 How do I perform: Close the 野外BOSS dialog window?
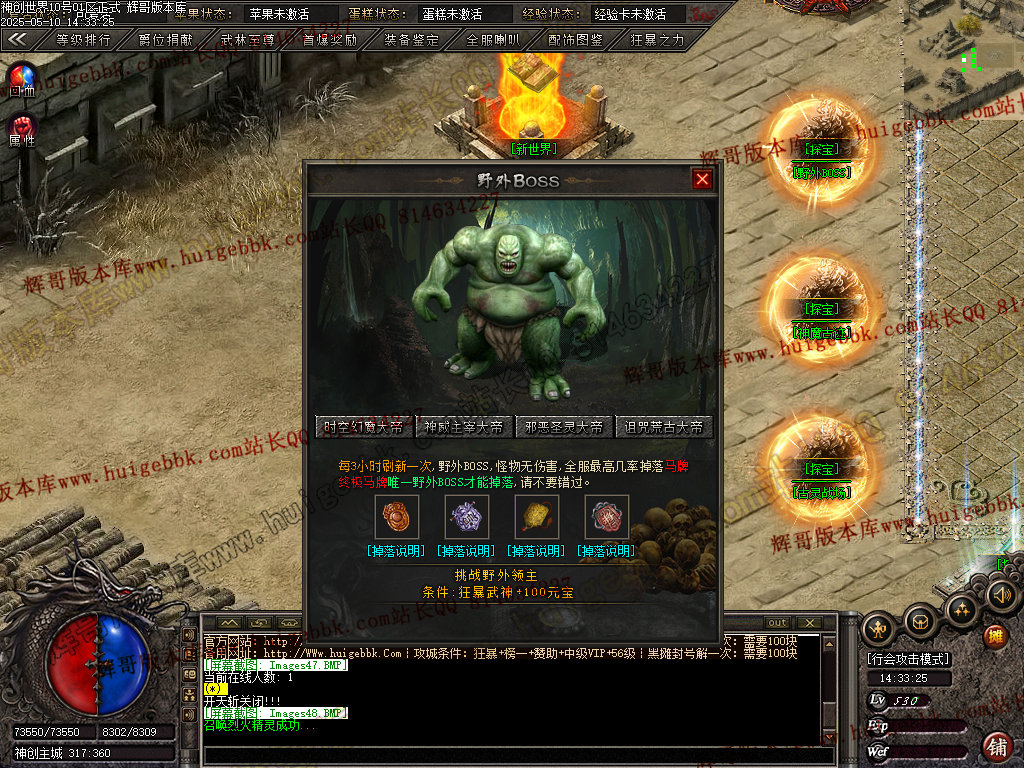coord(702,179)
